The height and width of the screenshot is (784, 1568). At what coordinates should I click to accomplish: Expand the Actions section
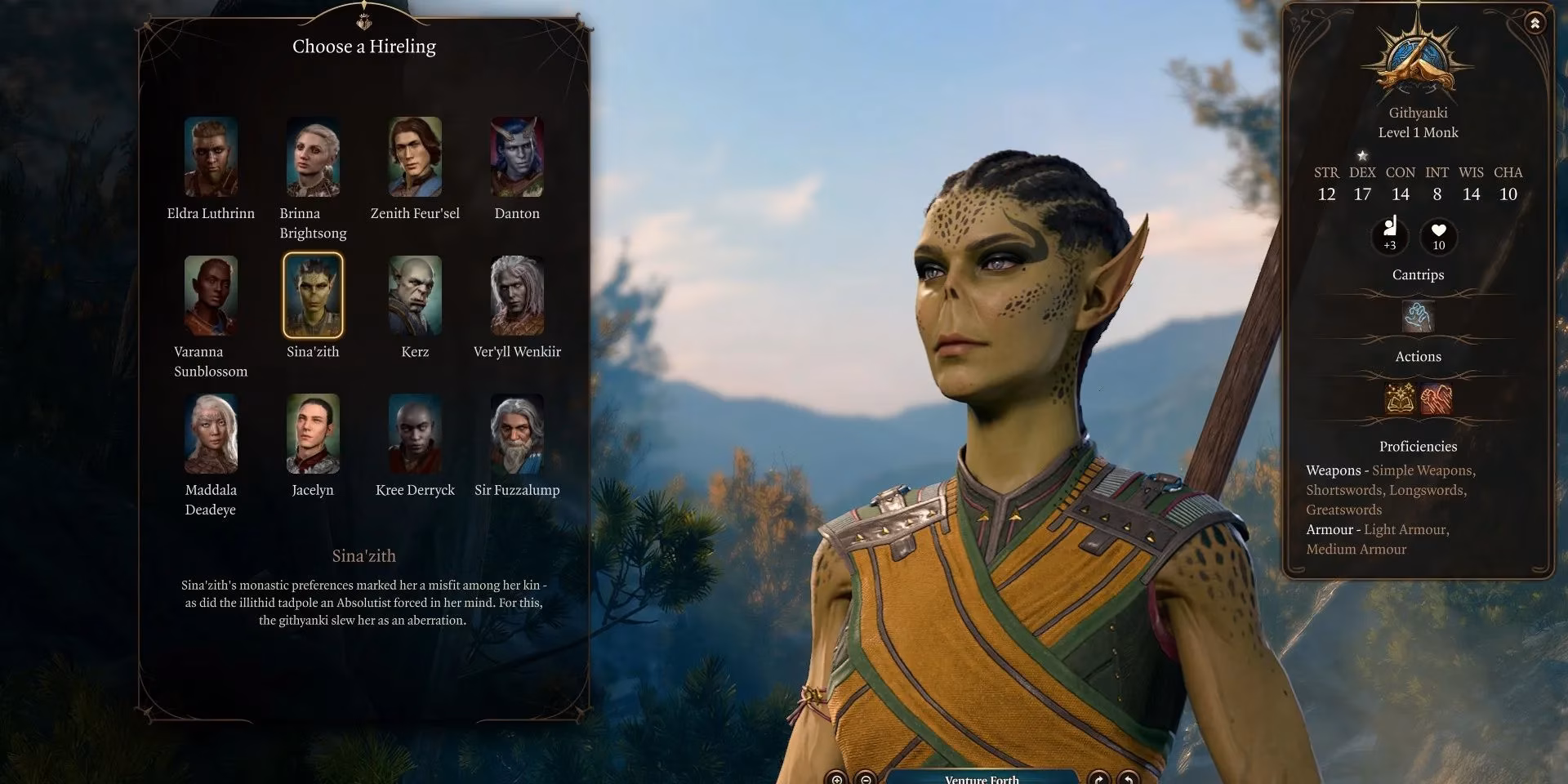(1419, 357)
